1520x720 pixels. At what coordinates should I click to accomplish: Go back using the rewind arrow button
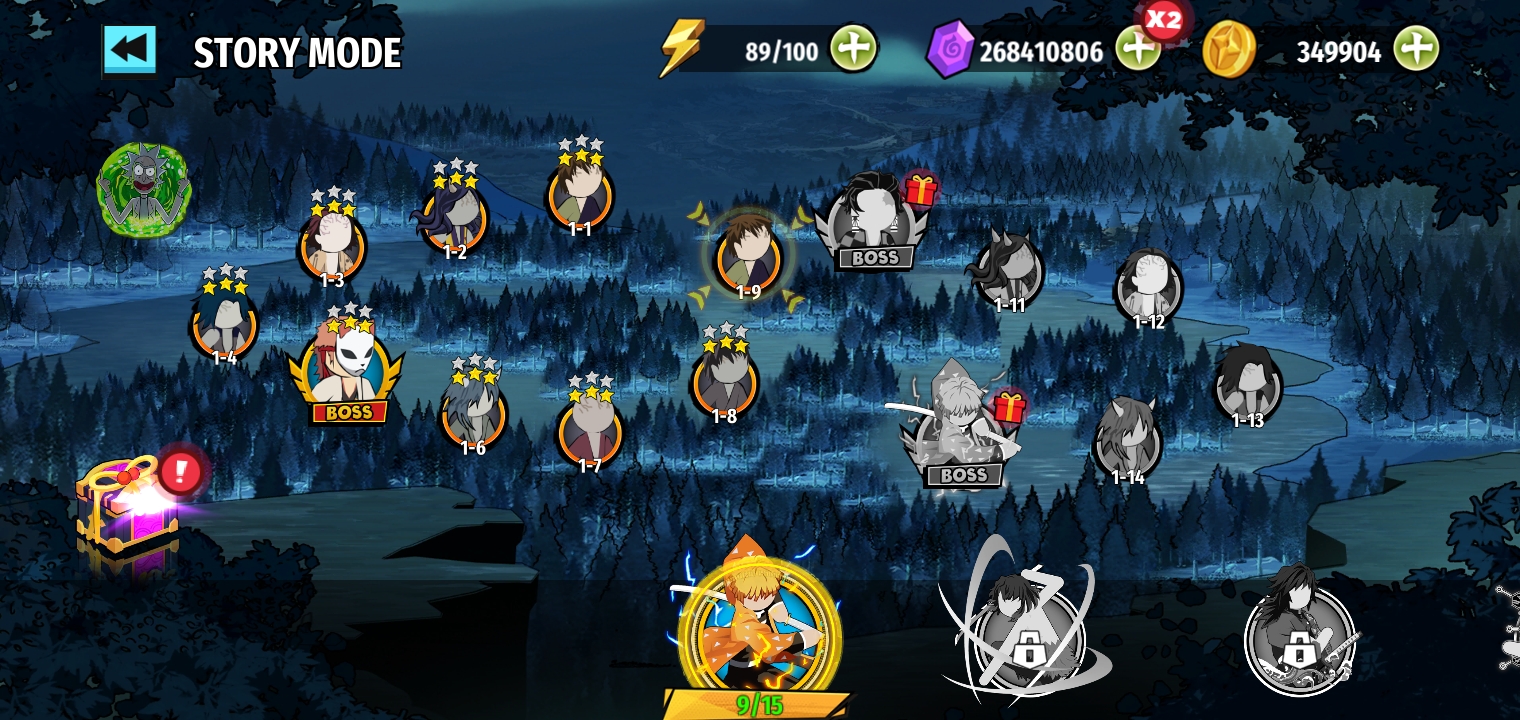[130, 50]
